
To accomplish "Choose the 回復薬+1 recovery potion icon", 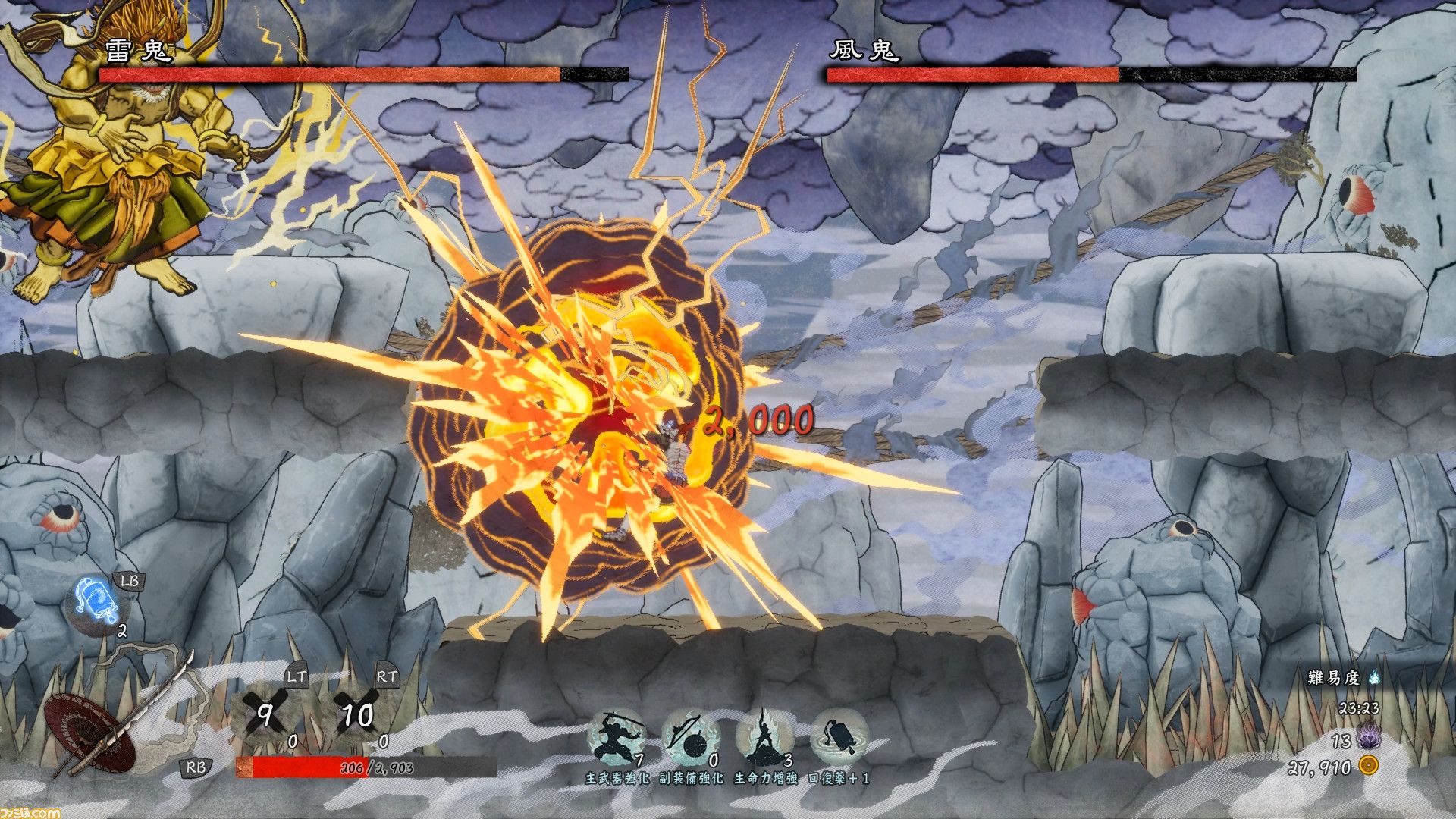I will tap(838, 737).
